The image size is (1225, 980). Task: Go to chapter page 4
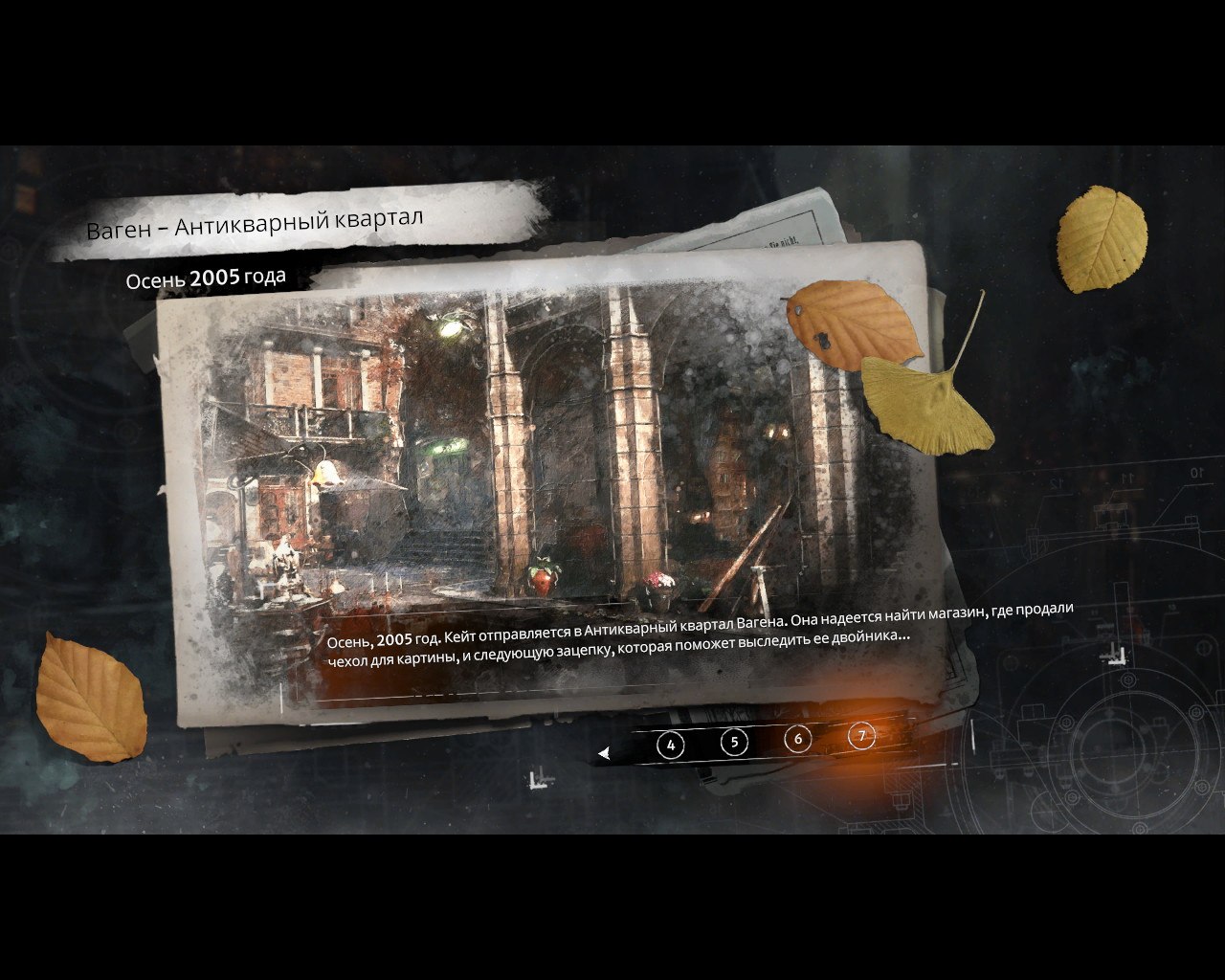[670, 745]
